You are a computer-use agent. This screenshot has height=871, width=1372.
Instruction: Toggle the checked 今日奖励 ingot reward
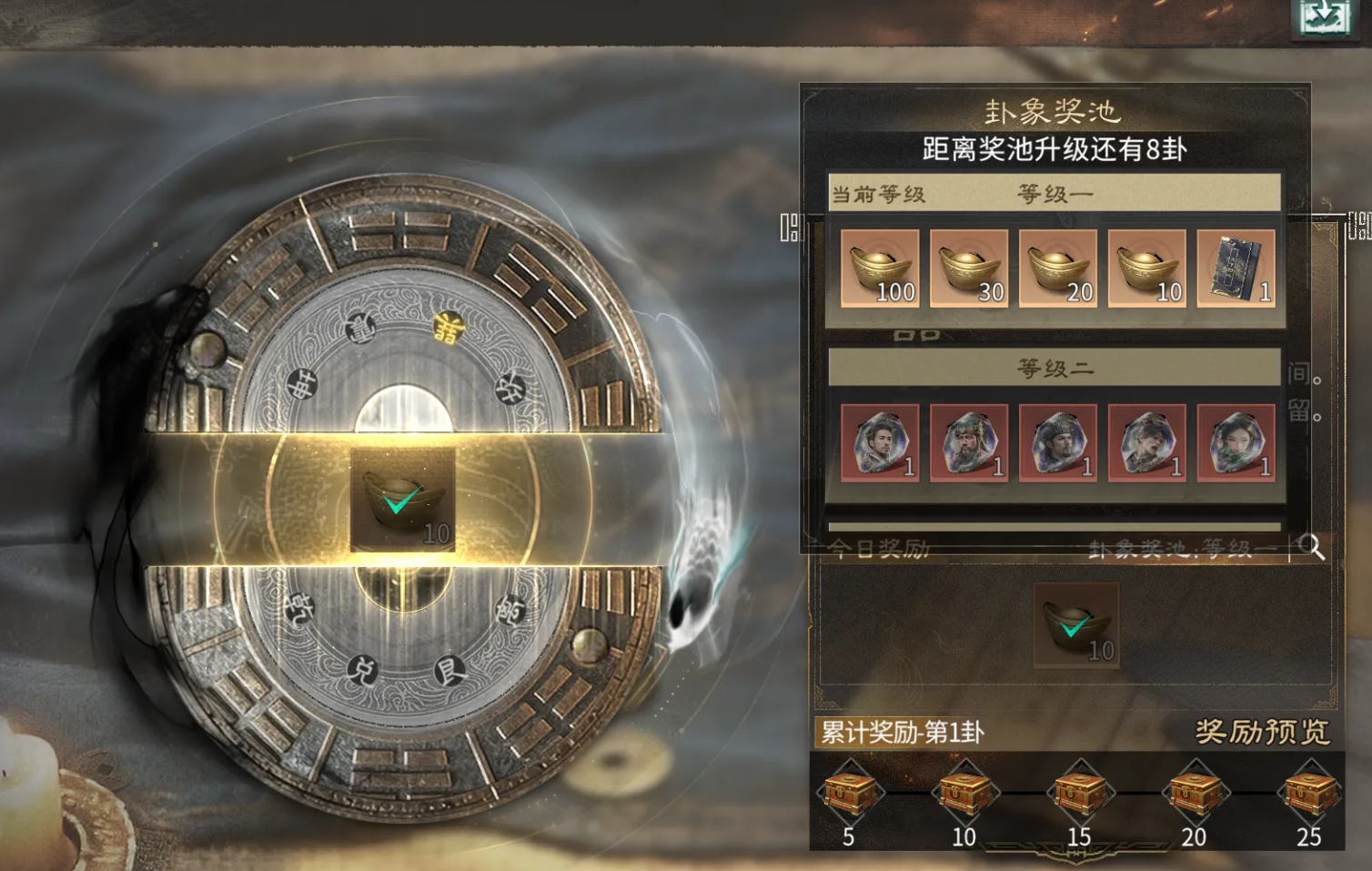coord(1077,628)
